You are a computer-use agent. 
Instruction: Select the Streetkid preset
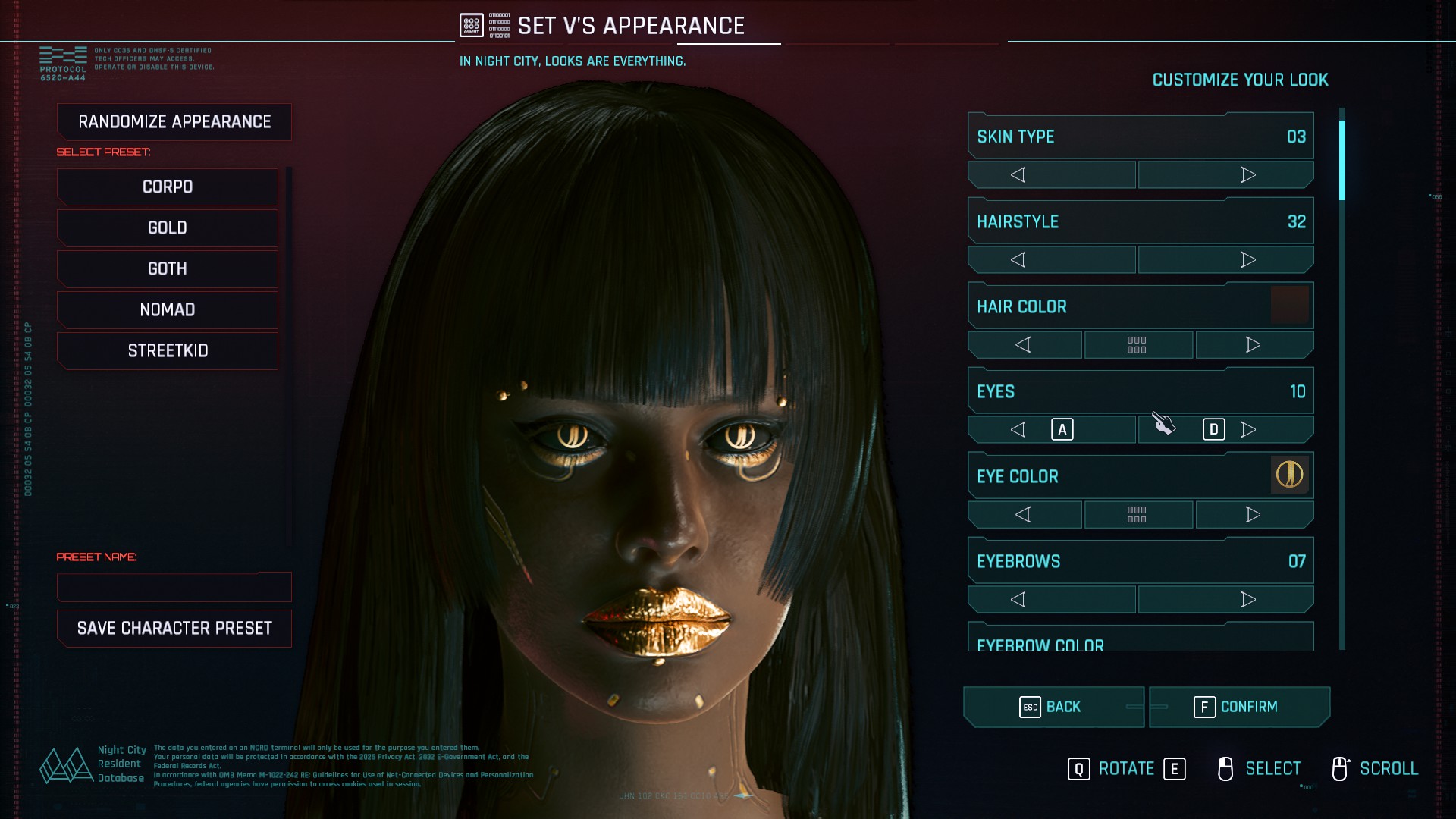coord(168,351)
